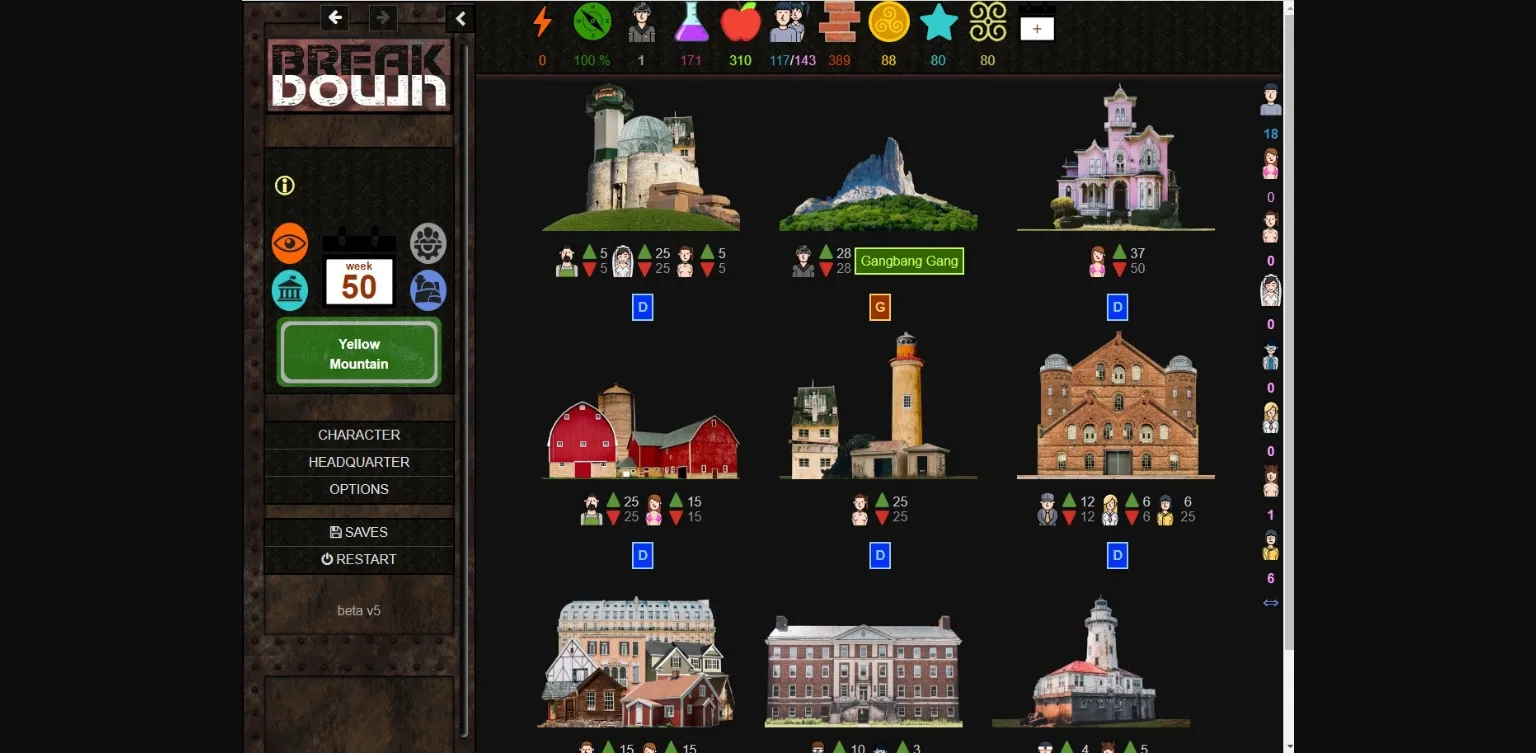1536x753 pixels.
Task: Click the teal temple institution icon
Action: pyautogui.click(x=290, y=290)
